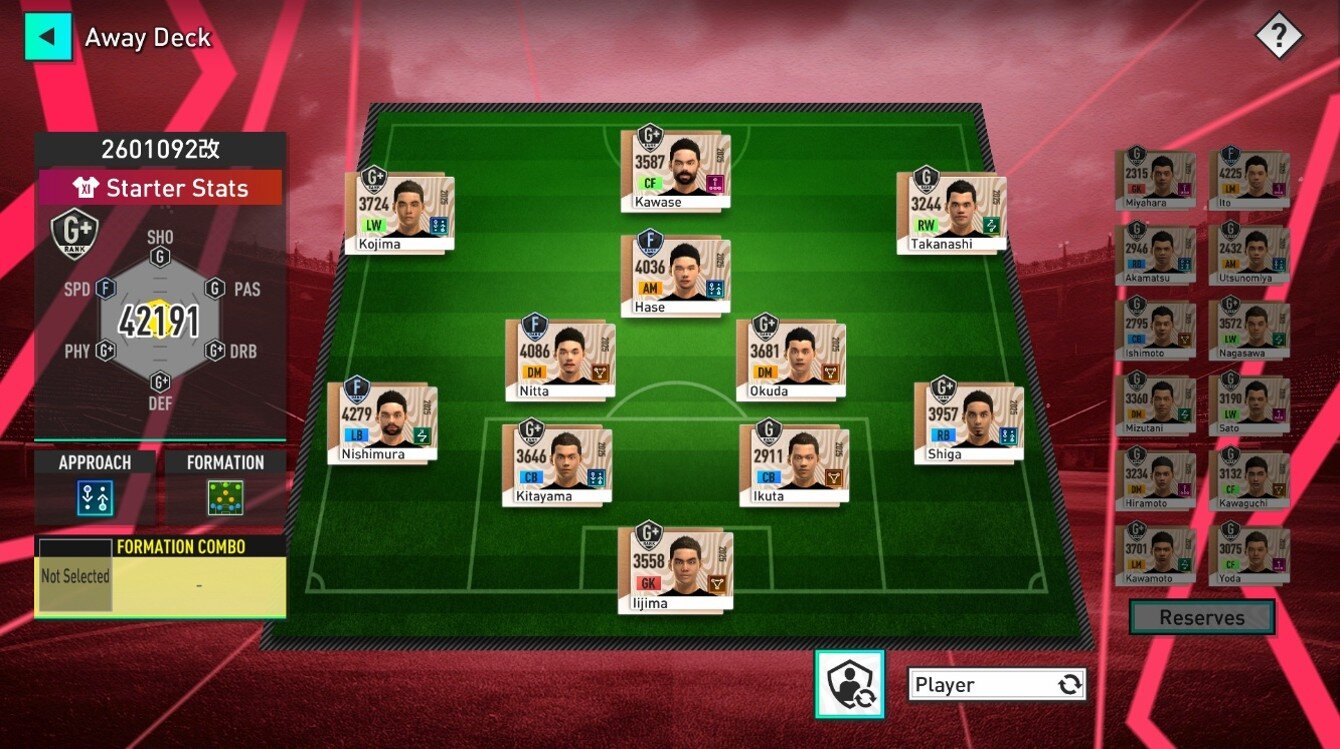Pick goalkeeper Iijima's card
This screenshot has height=749, width=1340.
[x=675, y=570]
